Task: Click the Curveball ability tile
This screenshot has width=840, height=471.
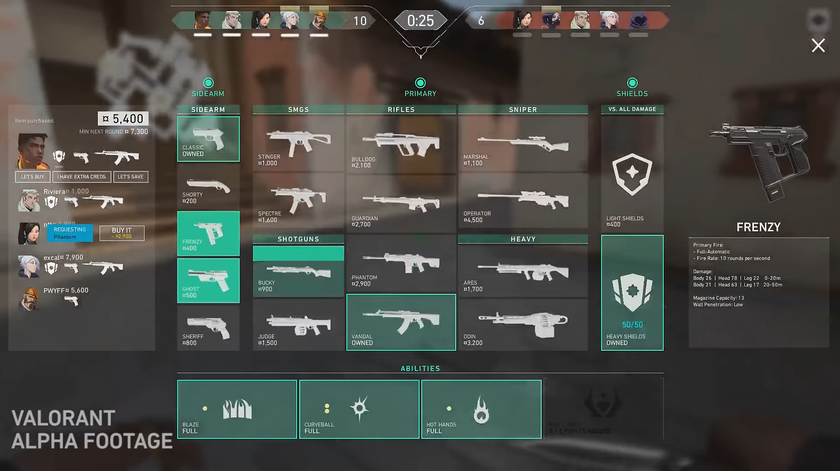Action: [358, 408]
